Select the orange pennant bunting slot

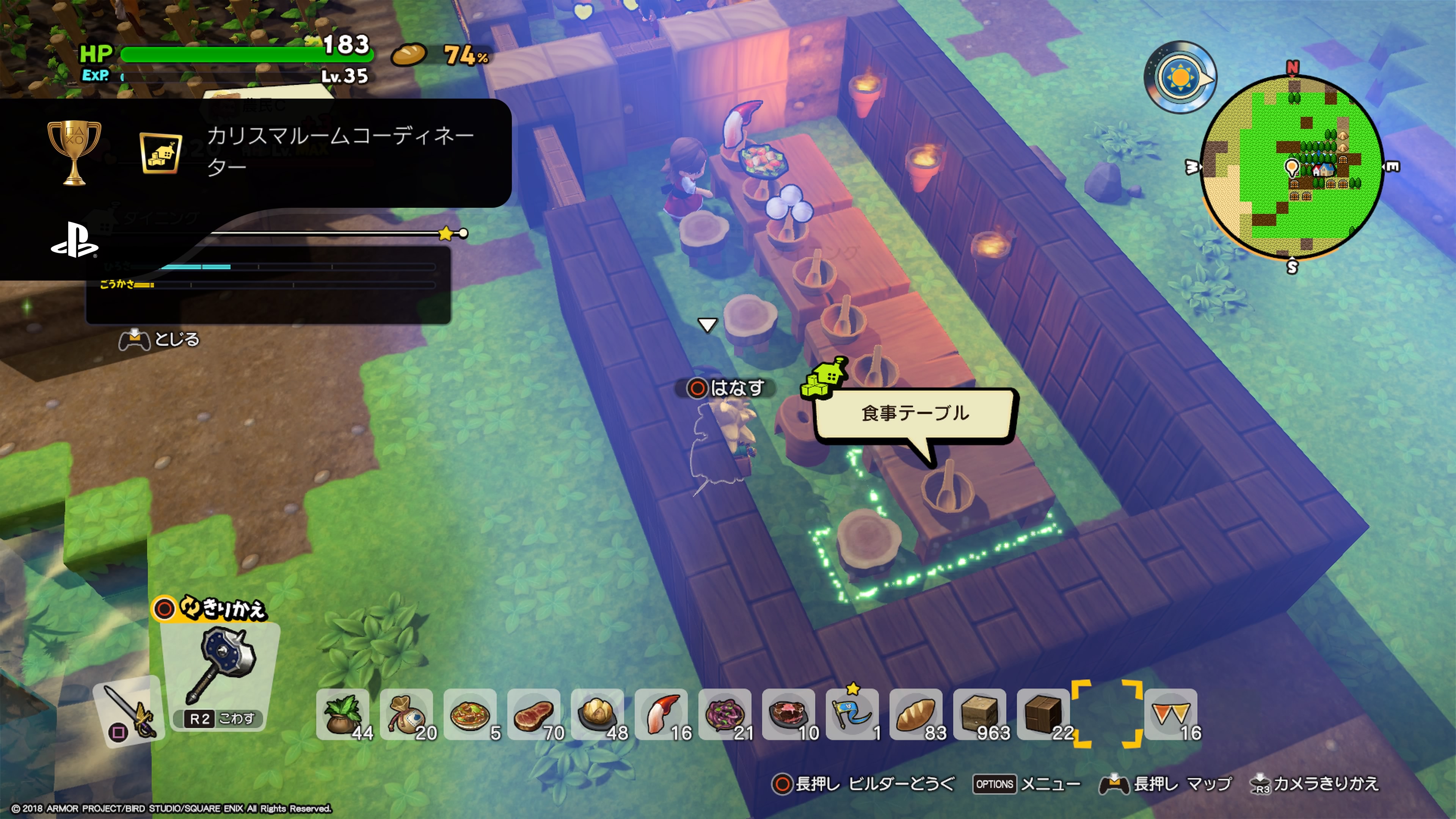coord(1171,715)
